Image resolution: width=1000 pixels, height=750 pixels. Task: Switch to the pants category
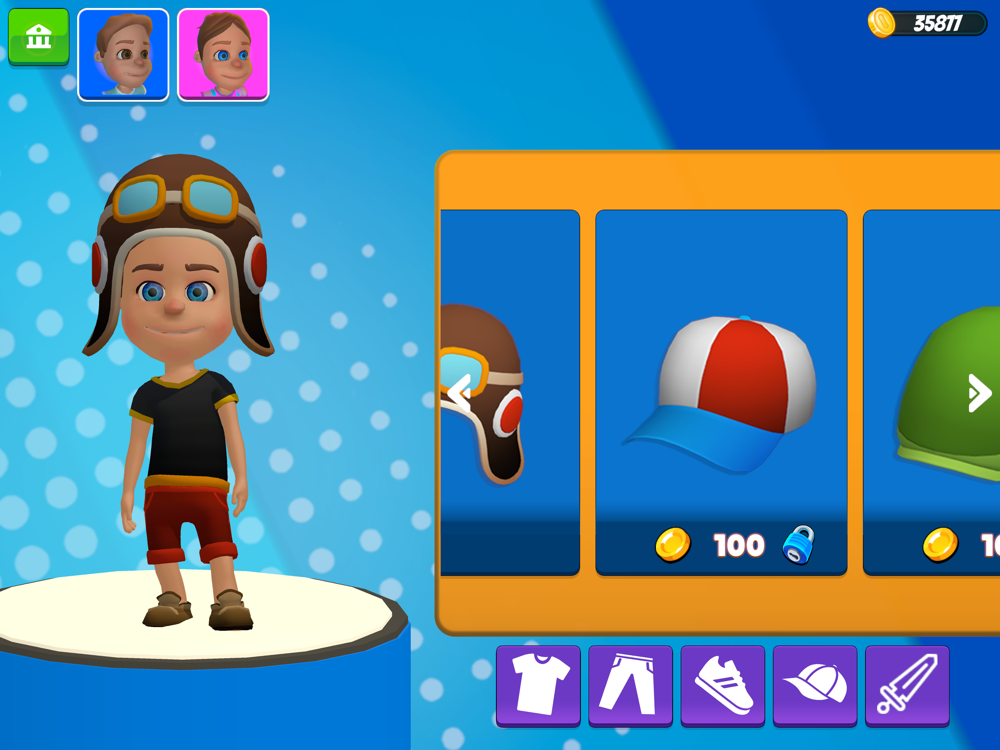tap(630, 685)
